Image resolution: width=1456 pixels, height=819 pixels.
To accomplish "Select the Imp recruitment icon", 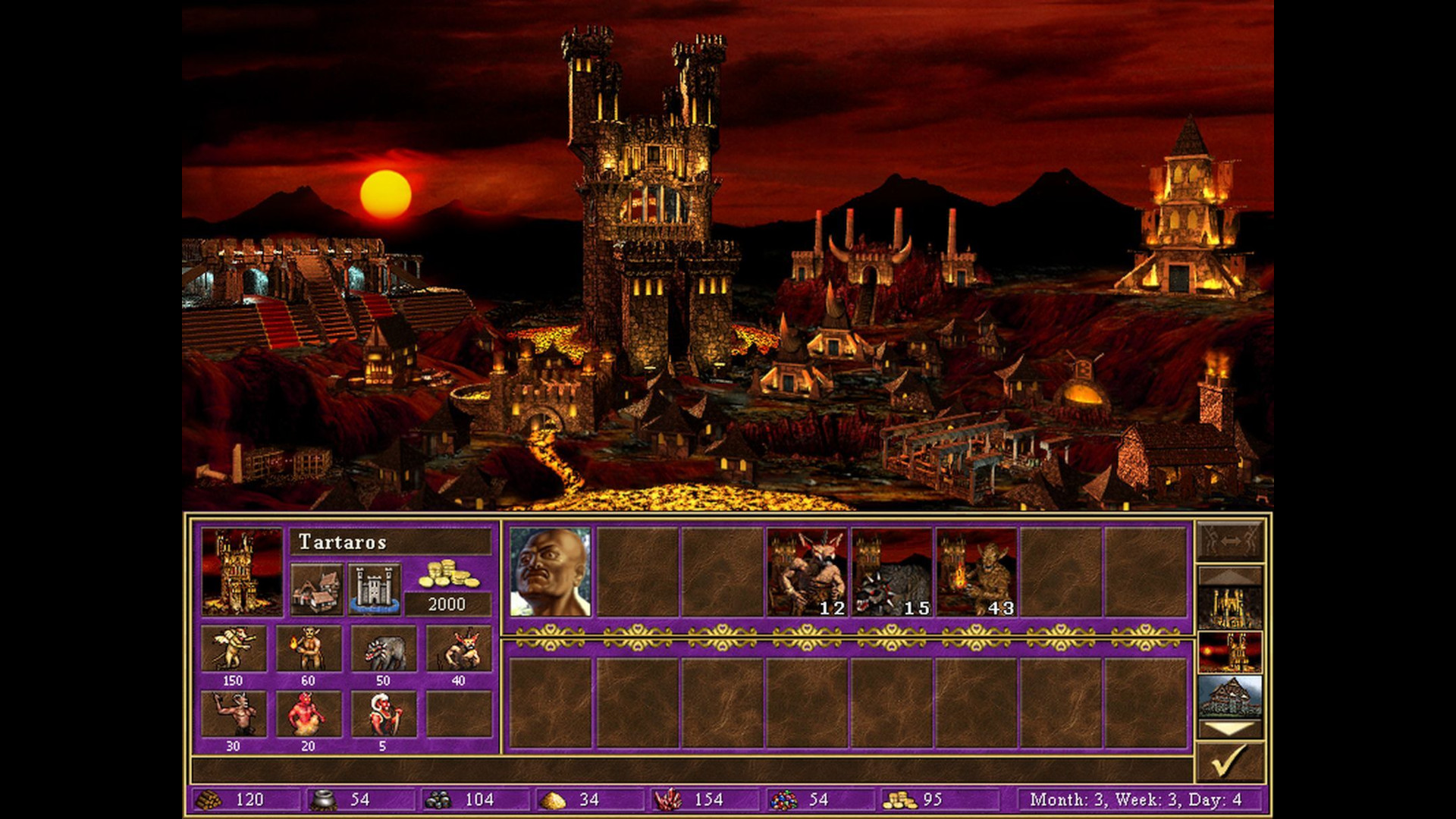I will point(233,648).
